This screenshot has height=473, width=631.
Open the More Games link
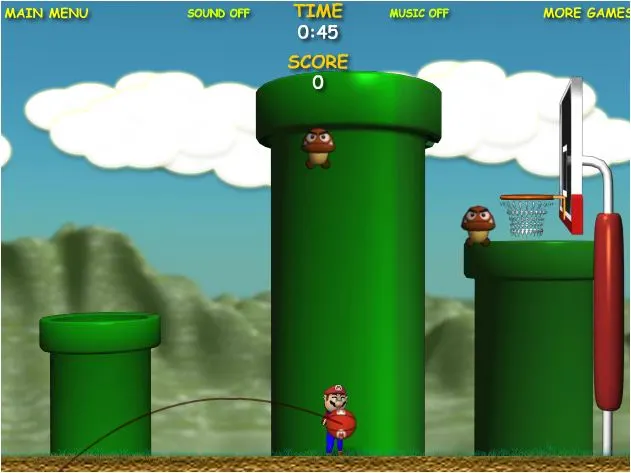tap(585, 13)
